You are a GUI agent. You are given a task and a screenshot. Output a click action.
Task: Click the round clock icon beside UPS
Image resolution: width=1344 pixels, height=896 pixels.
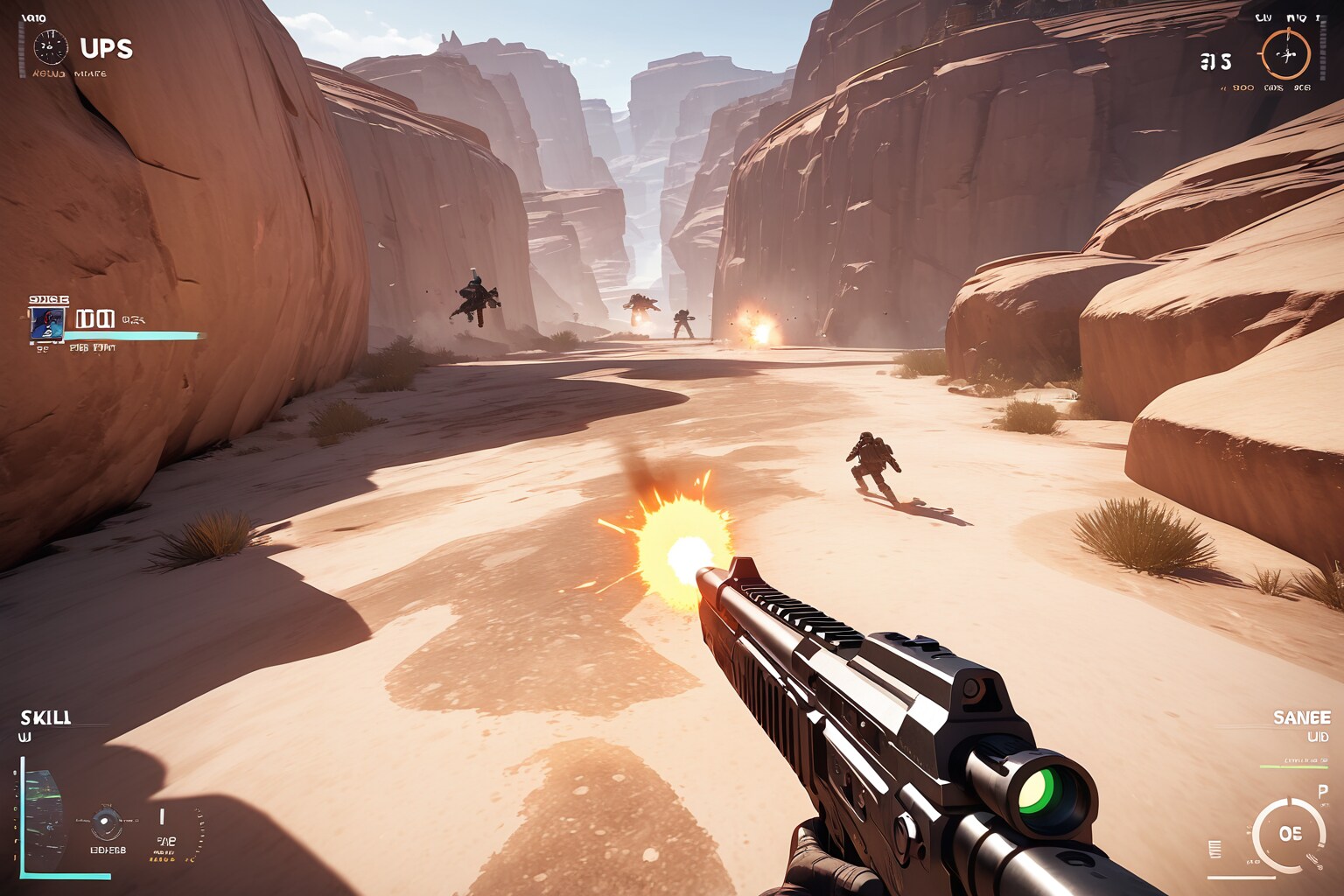51,47
